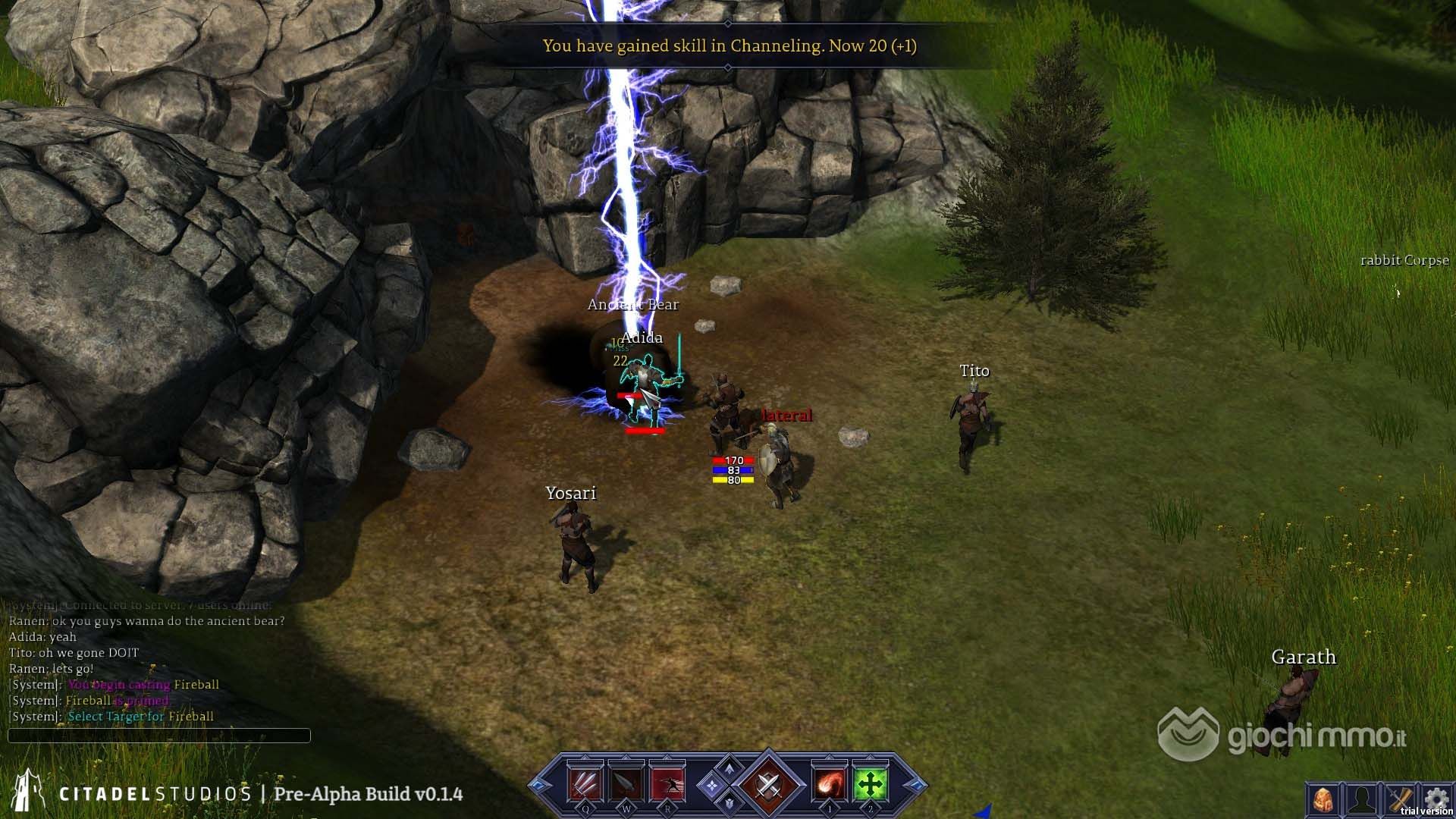Use the dark spearhead stab ability
Image resolution: width=1456 pixels, height=819 pixels.
point(626,784)
